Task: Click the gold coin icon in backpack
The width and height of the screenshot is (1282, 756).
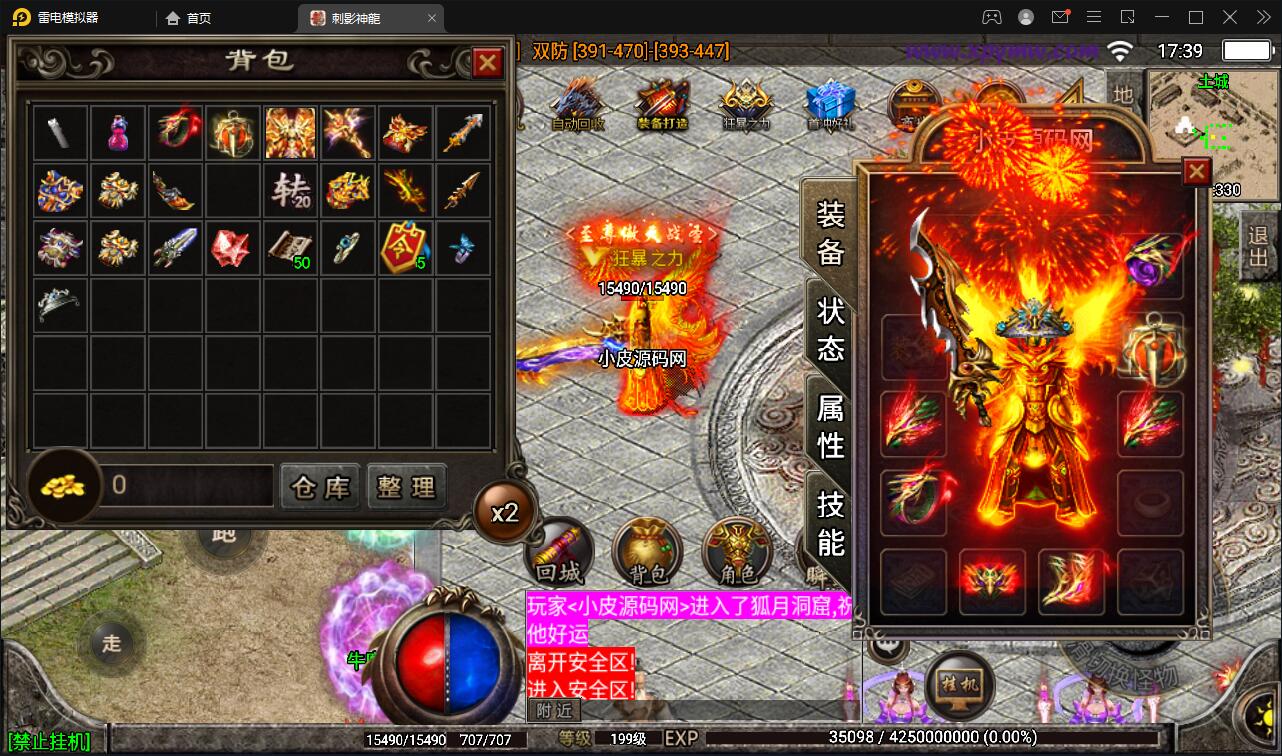Action: tap(63, 487)
